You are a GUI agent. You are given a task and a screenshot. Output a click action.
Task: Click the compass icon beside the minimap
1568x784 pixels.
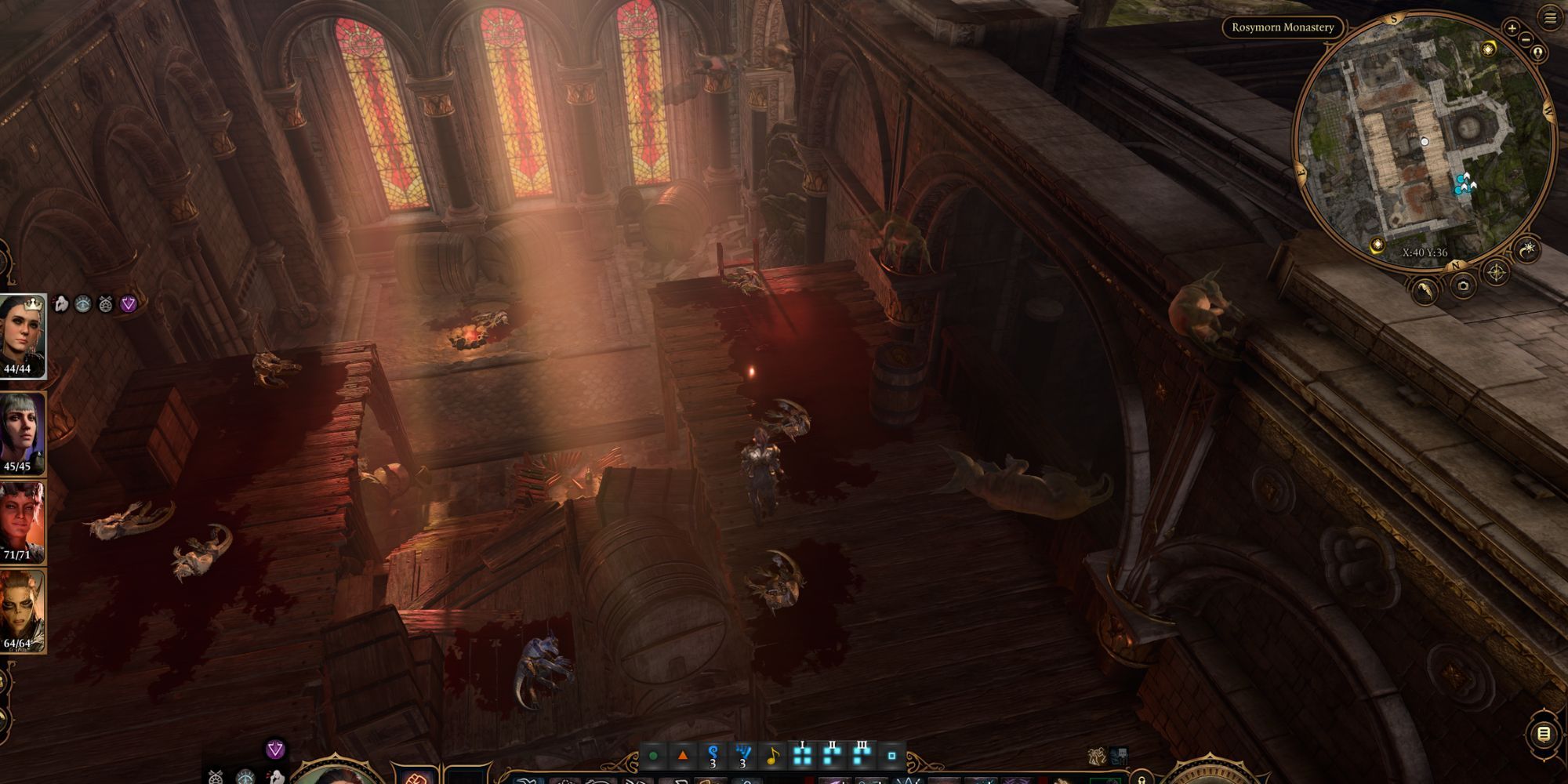[1496, 272]
